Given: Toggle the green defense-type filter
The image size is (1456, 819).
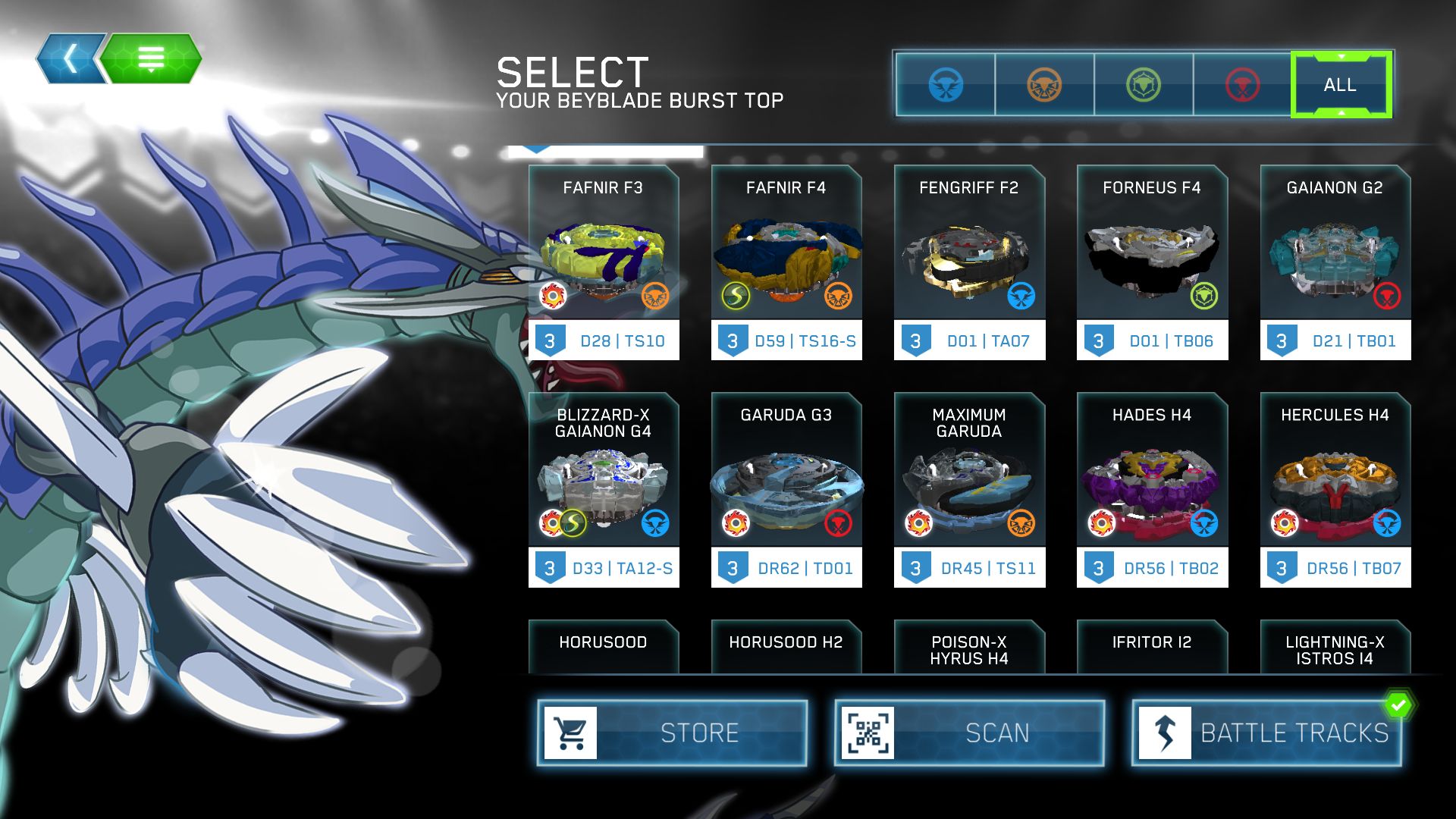Looking at the screenshot, I should tap(1142, 84).
